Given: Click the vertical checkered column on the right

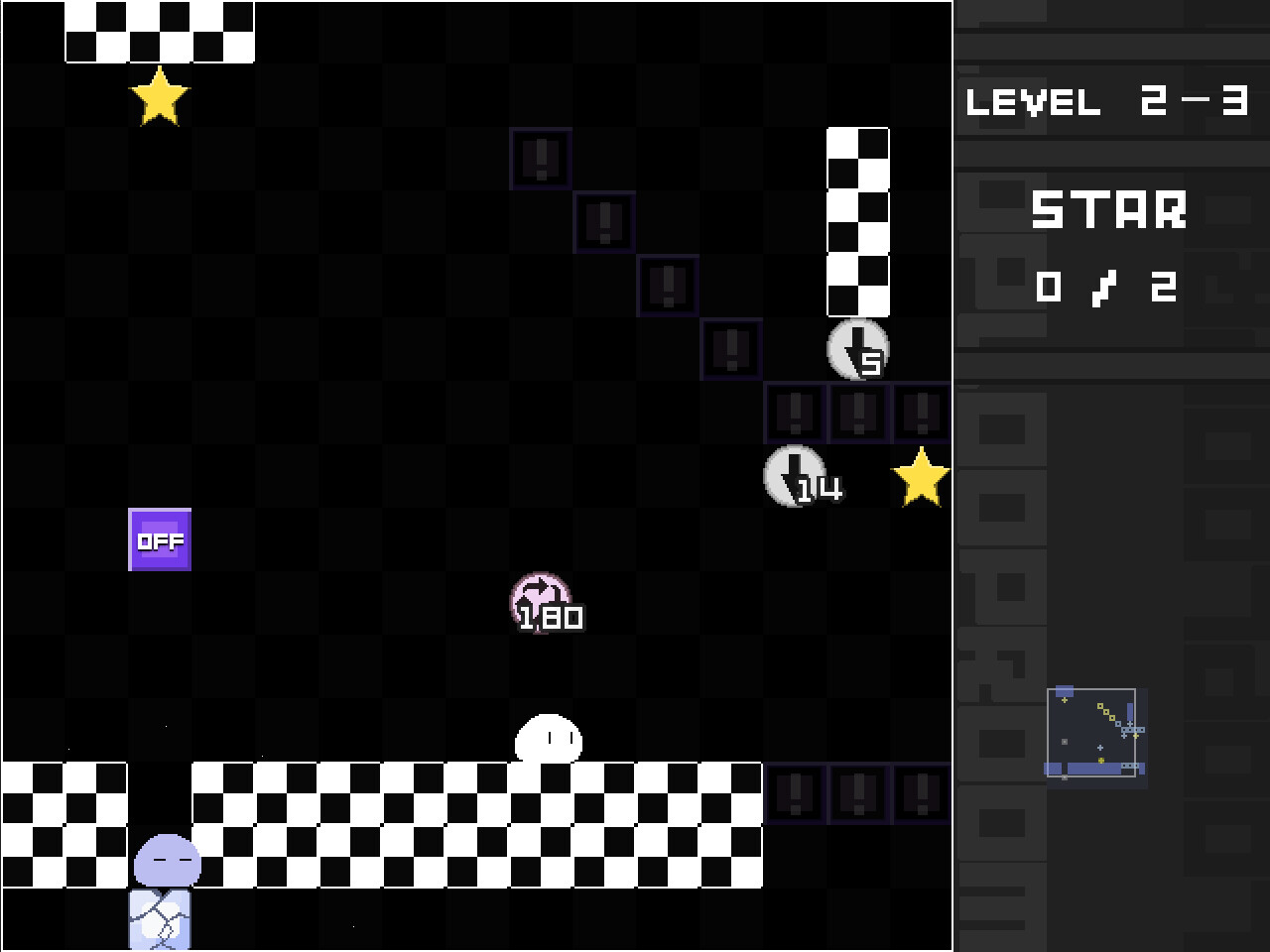Looking at the screenshot, I should 858,223.
